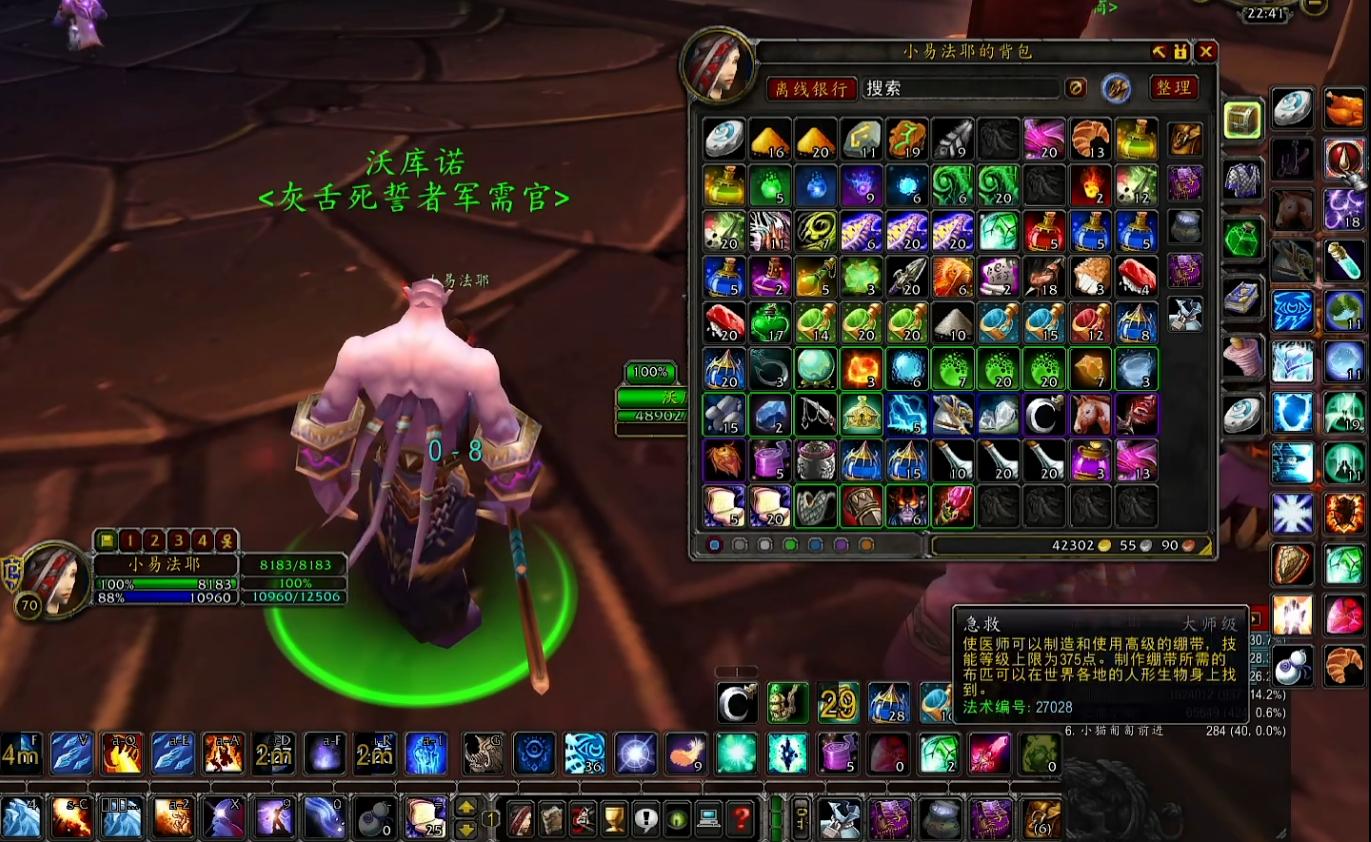1371x842 pixels.
Task: Open the quest log exclamation icon
Action: click(x=647, y=818)
